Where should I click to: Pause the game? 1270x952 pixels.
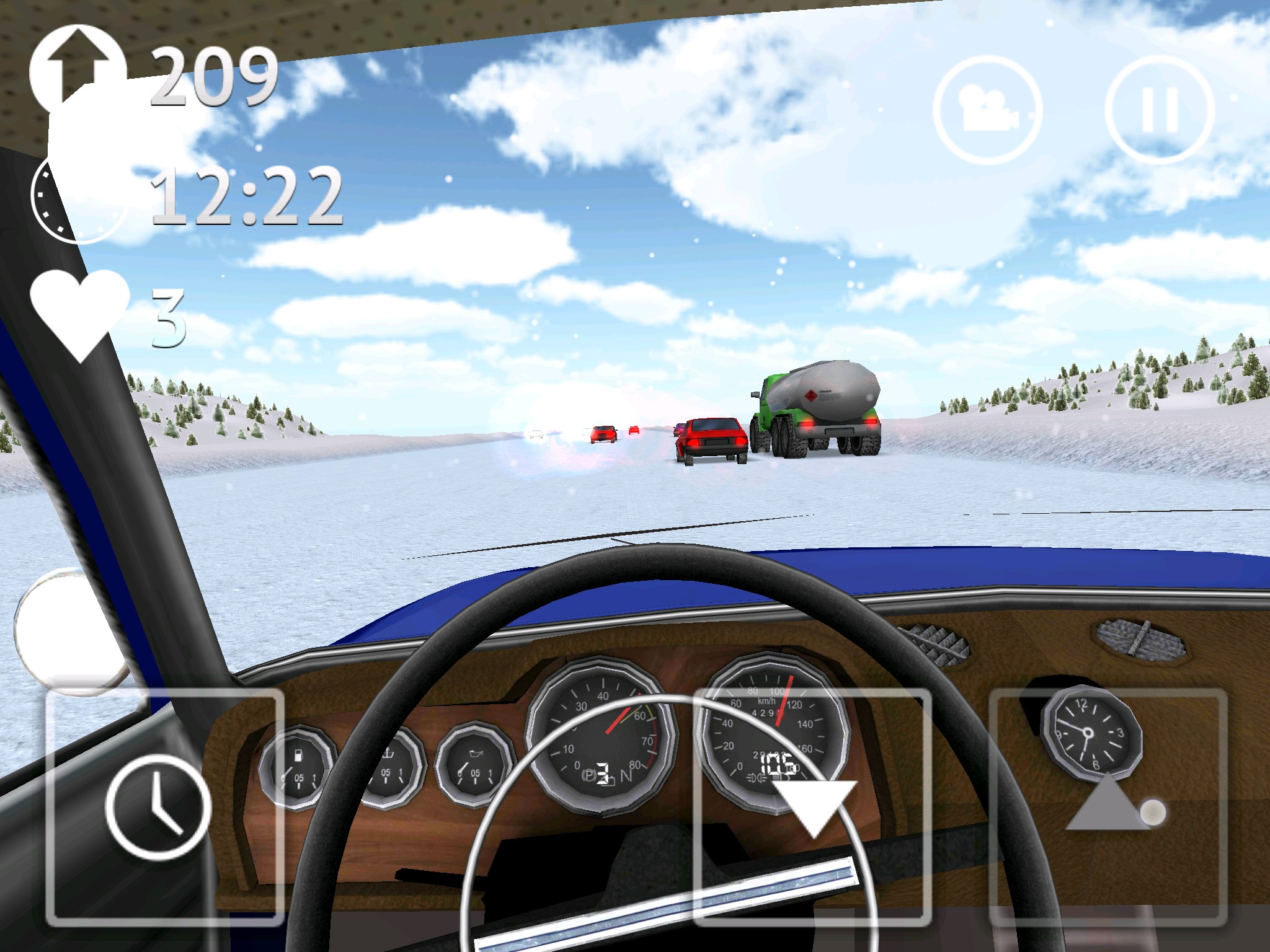1158,110
